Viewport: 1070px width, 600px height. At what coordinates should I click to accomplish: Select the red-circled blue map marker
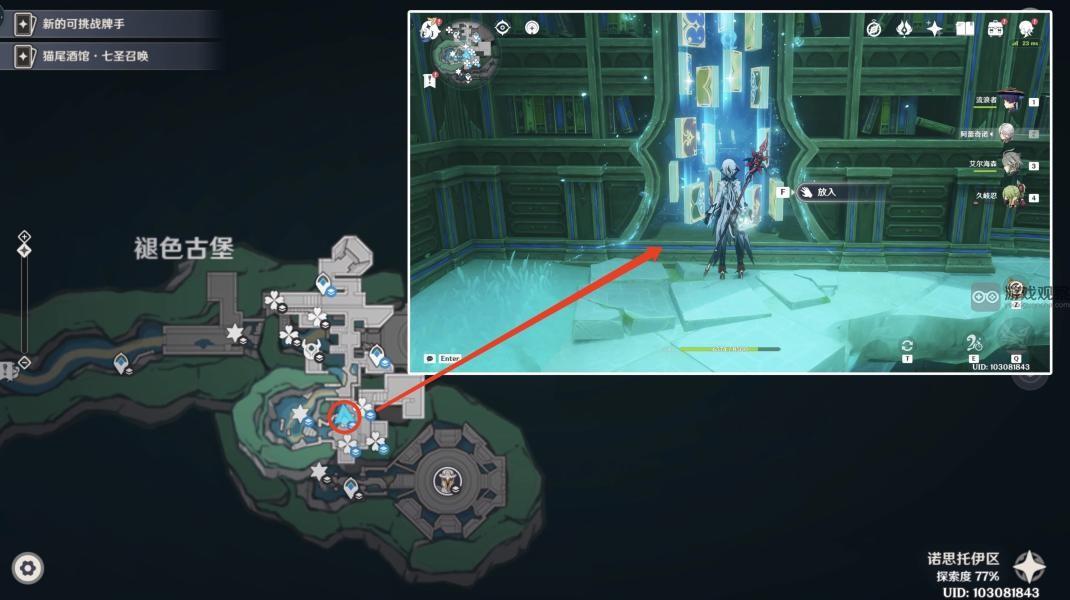pos(345,414)
